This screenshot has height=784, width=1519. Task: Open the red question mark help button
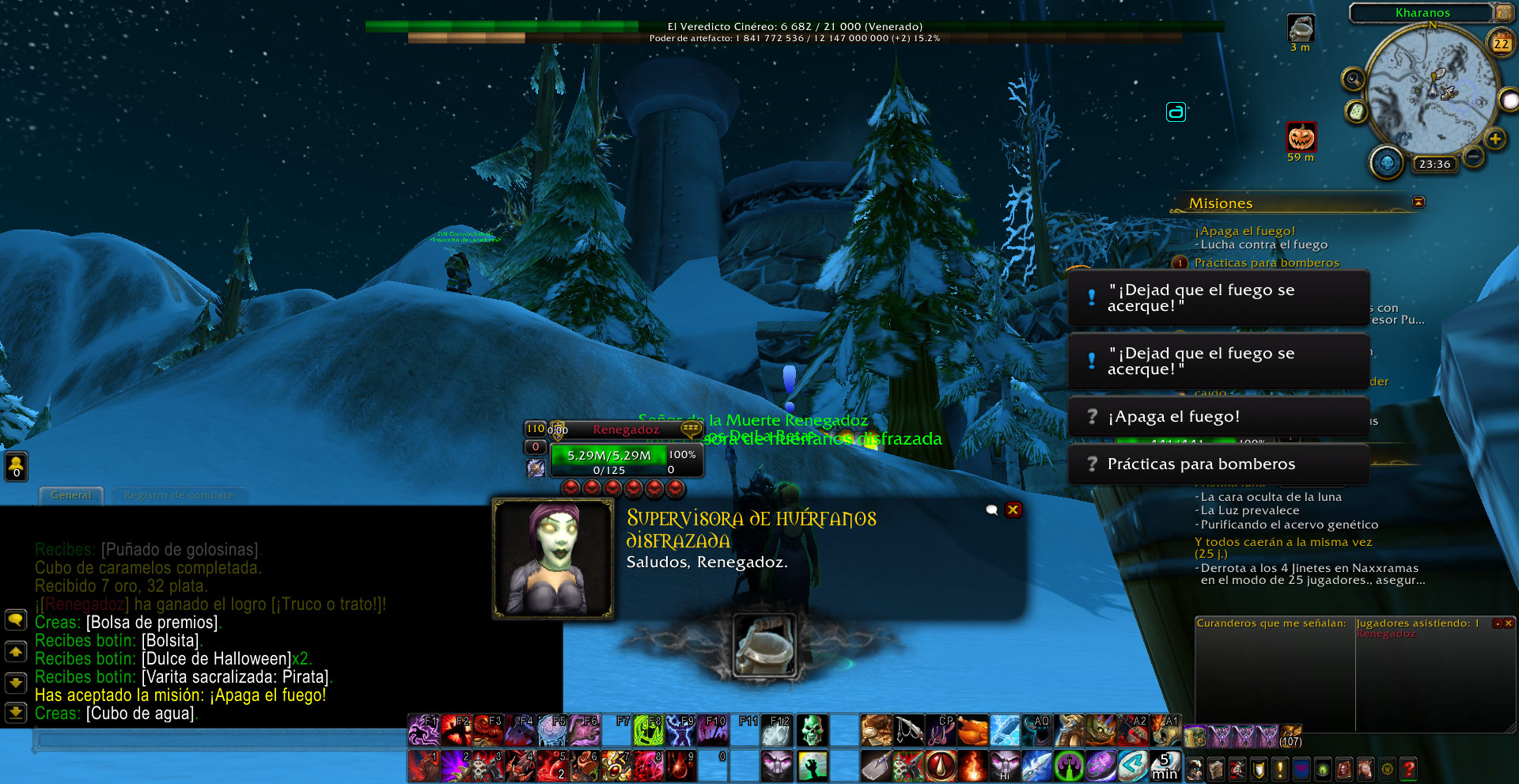pyautogui.click(x=1408, y=768)
